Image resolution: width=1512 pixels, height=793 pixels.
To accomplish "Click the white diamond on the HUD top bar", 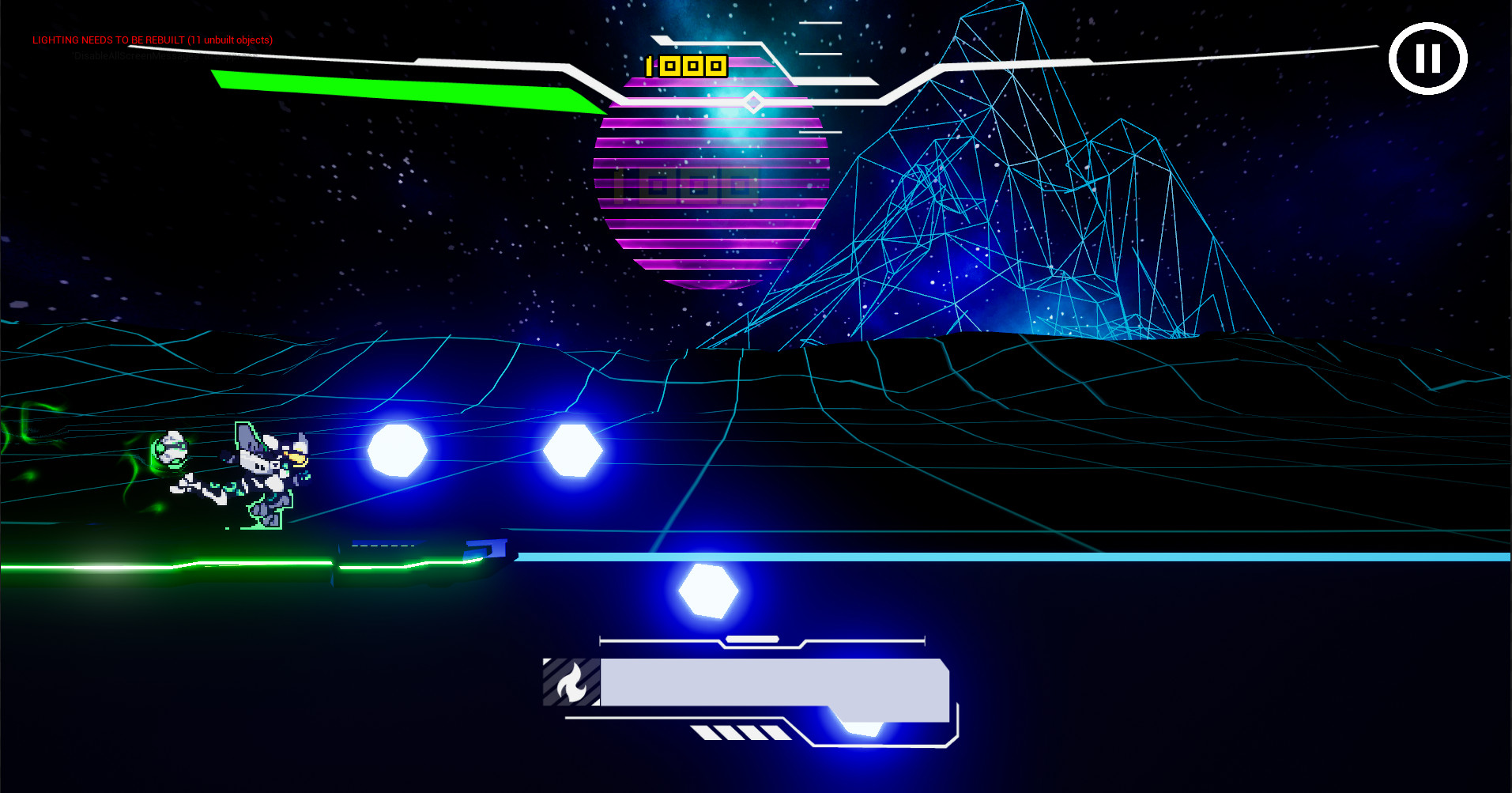I will point(752,100).
